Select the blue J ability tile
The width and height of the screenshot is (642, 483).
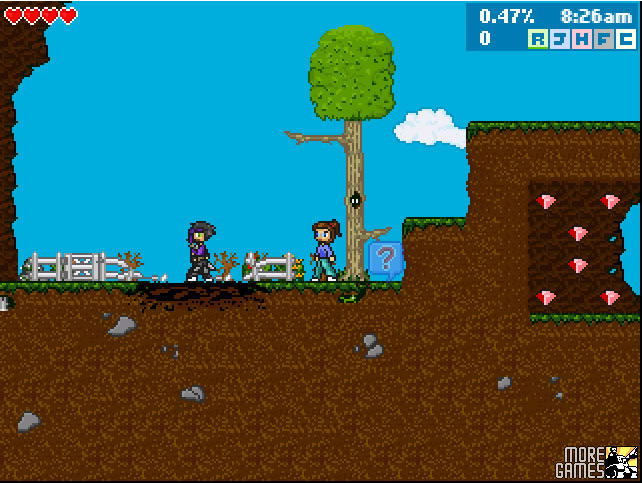click(560, 39)
